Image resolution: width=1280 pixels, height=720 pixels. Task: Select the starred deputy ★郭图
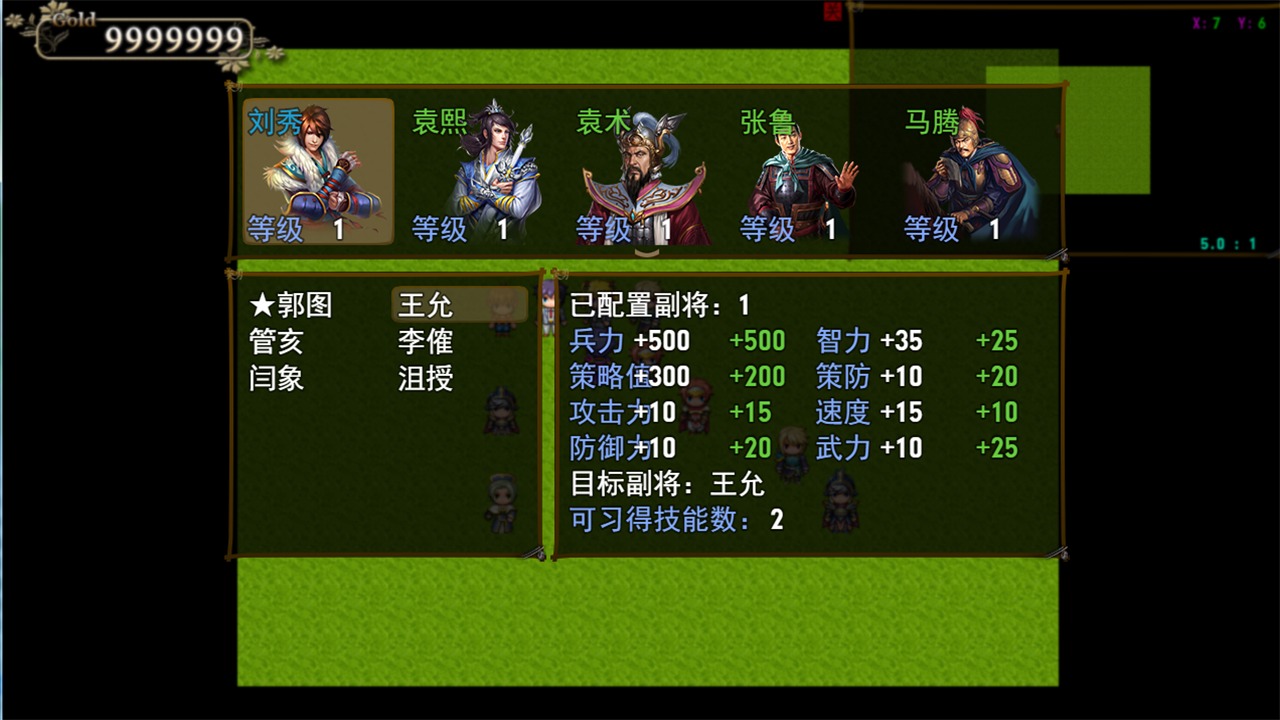pos(290,305)
